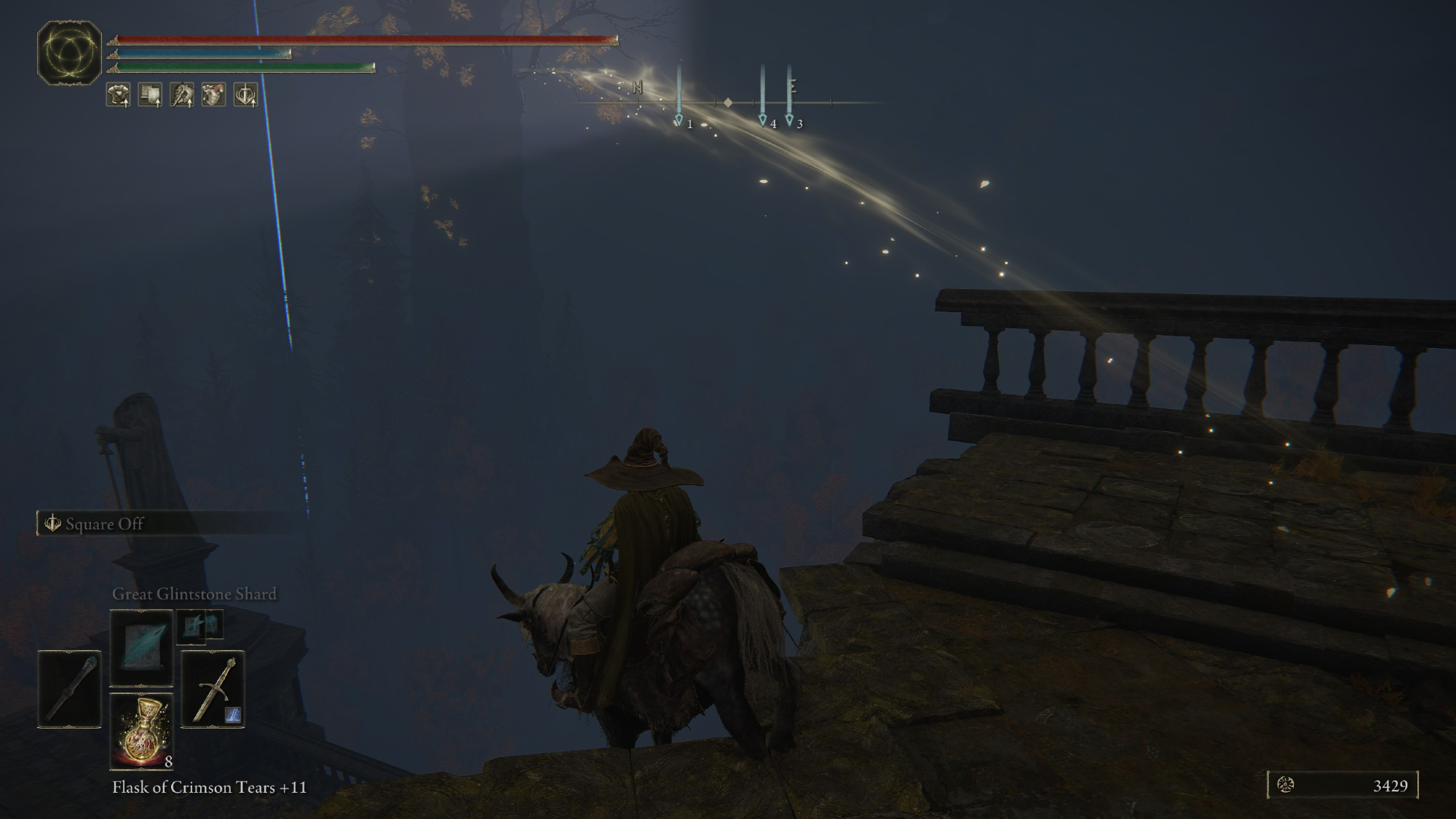This screenshot has width=1456, height=819.
Task: Click the rune counter showing 3429
Action: tap(1343, 786)
